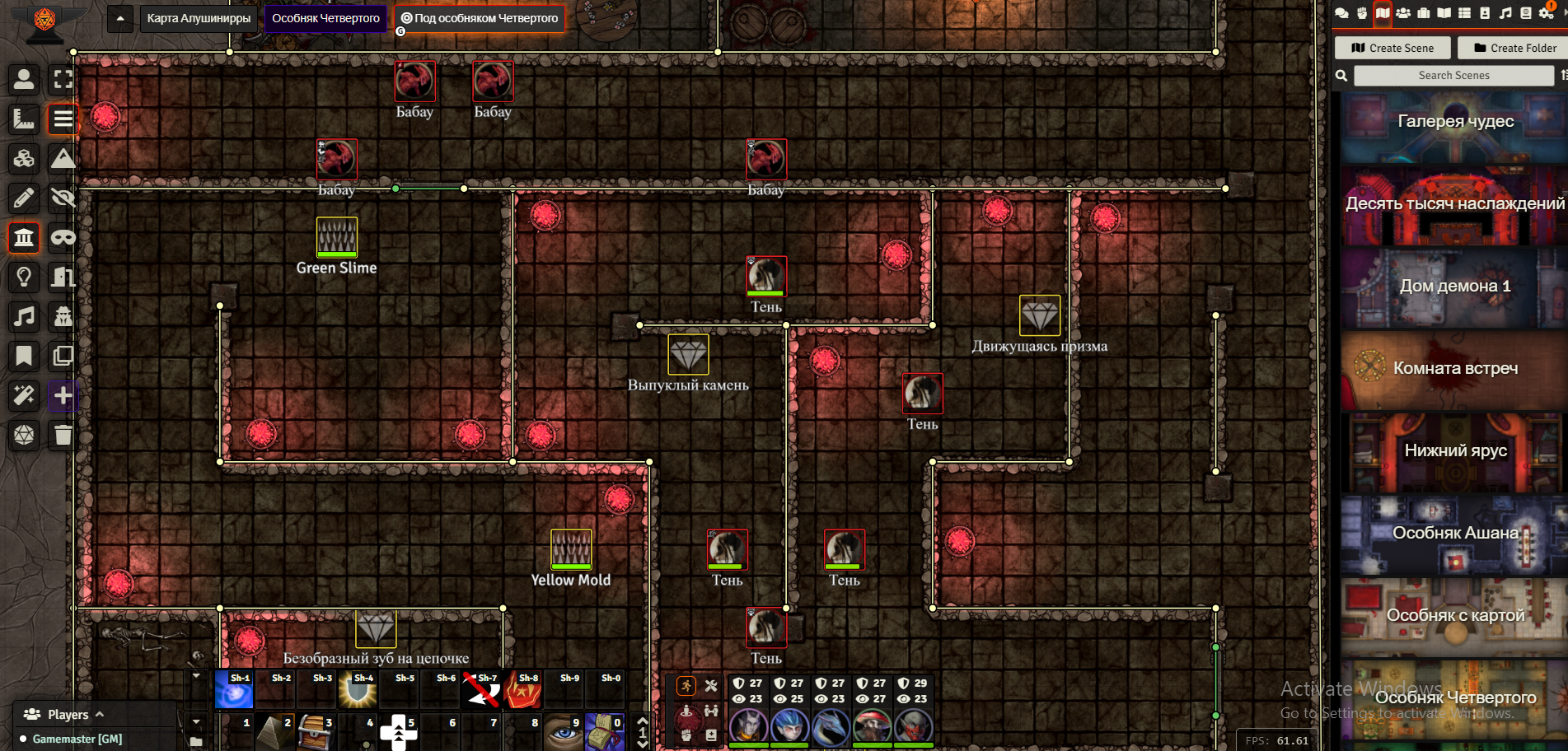Select the measurement ruler tool
The width and height of the screenshot is (1568, 751).
click(24, 119)
